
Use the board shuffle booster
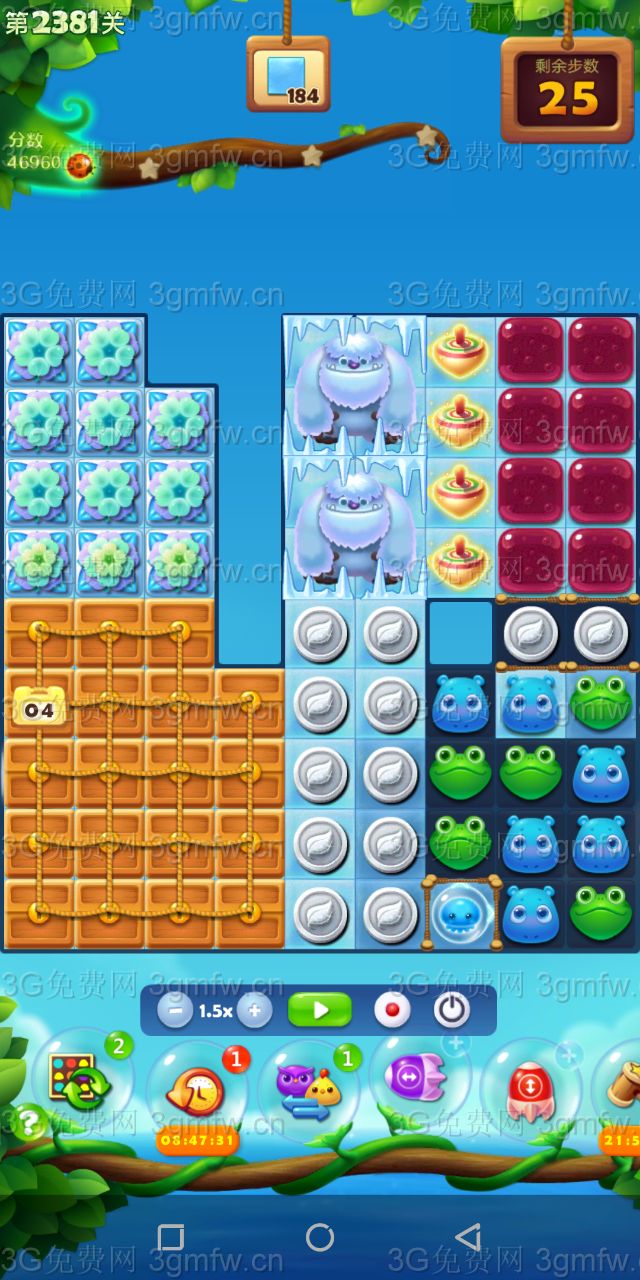pos(80,1081)
